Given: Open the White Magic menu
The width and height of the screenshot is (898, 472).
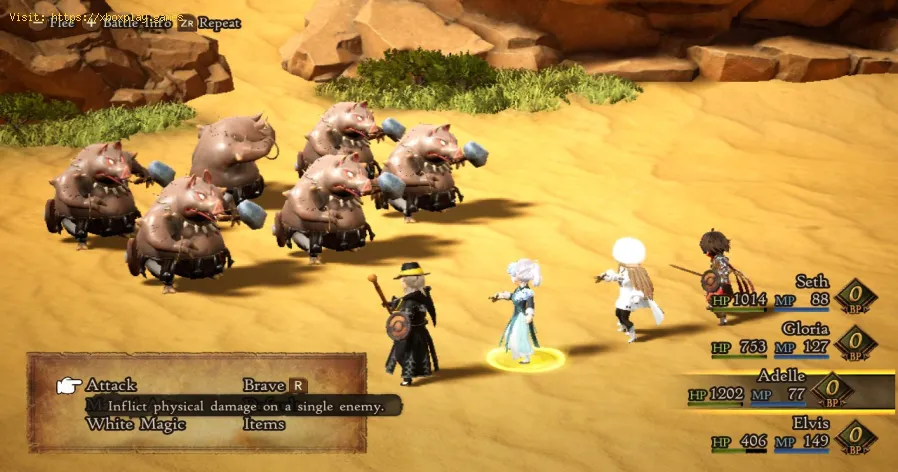Looking at the screenshot, I should pyautogui.click(x=136, y=424).
